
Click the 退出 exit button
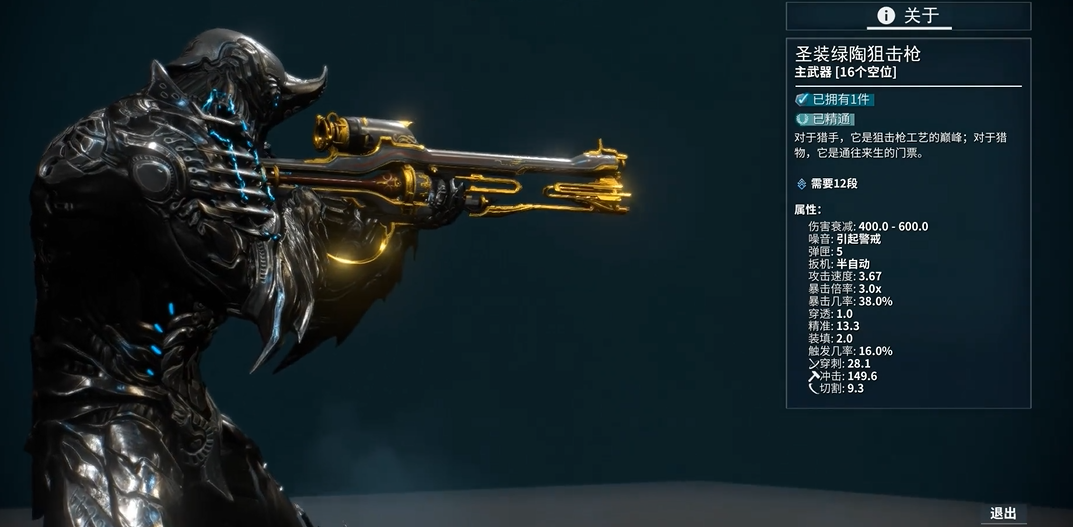1003,513
